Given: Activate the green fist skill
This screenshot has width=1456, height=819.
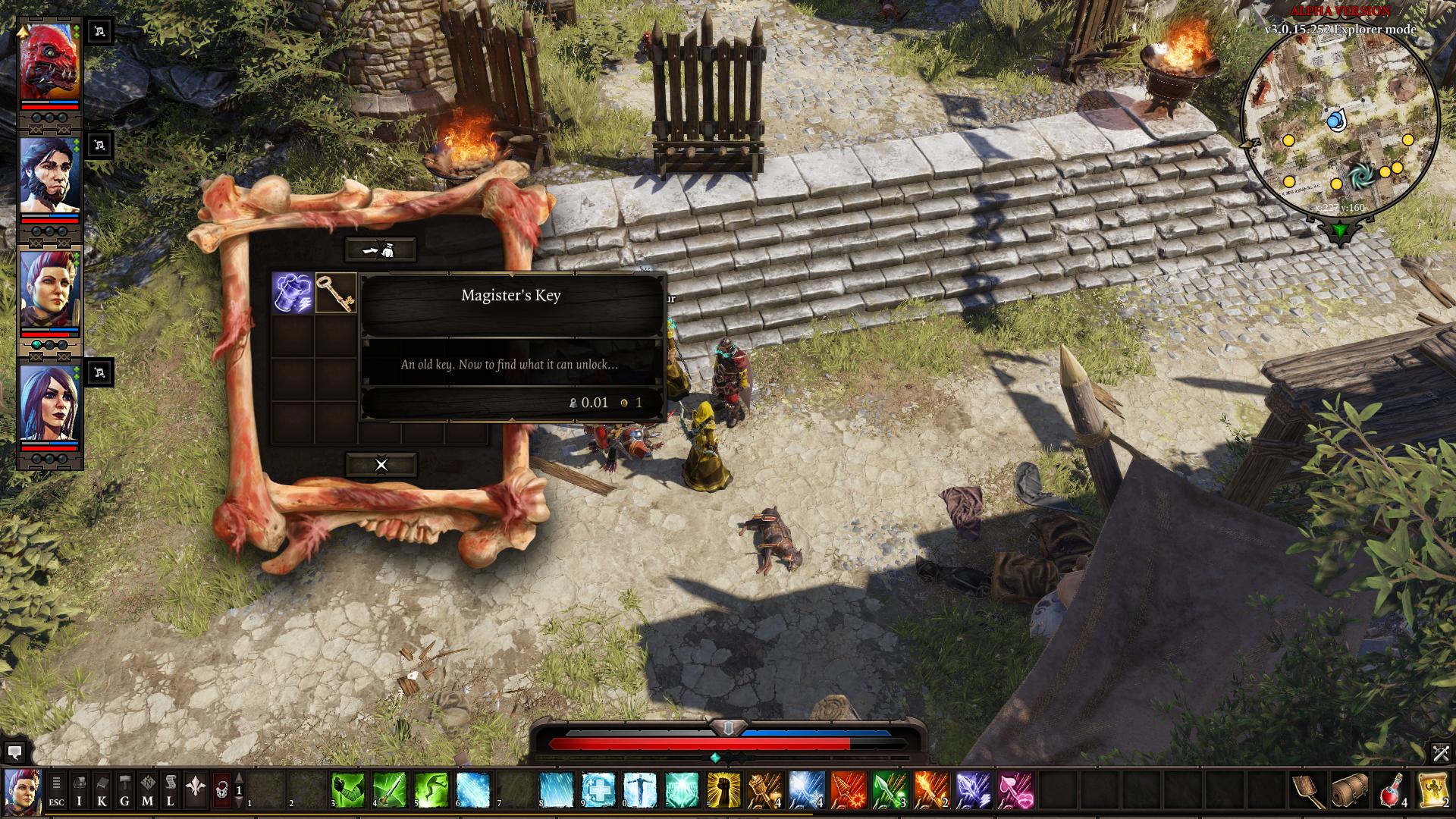Looking at the screenshot, I should 347,791.
